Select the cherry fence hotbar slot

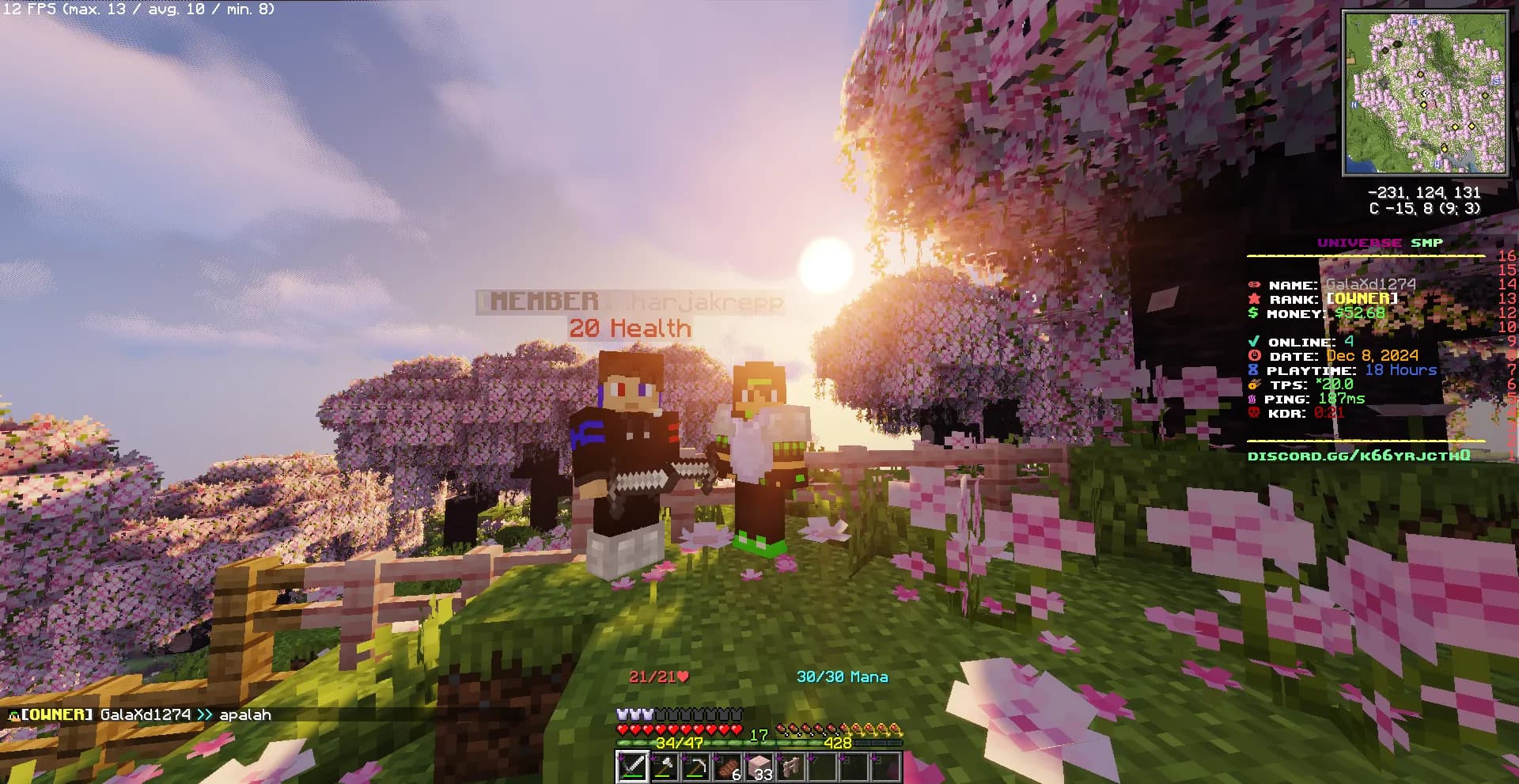click(790, 767)
